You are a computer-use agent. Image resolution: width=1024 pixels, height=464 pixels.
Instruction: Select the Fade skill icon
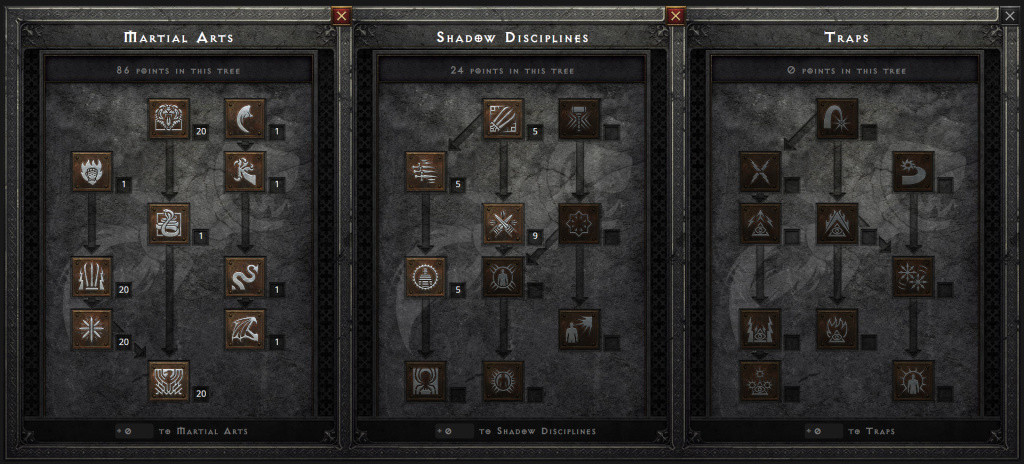click(x=427, y=276)
